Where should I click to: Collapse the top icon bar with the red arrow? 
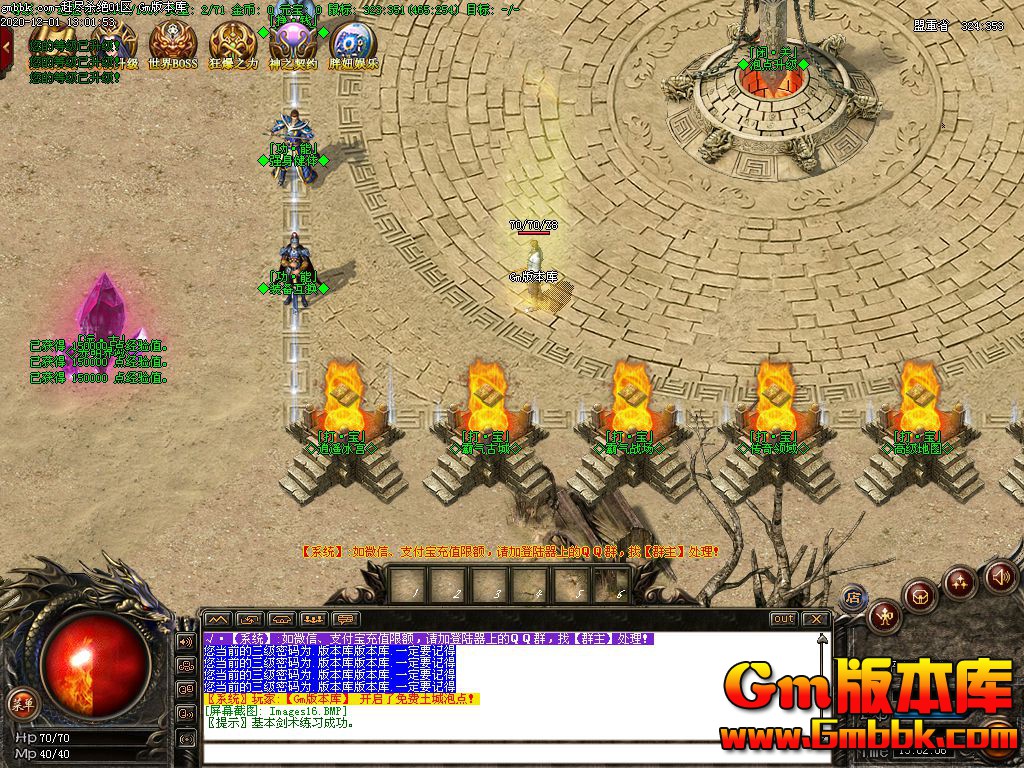[7, 44]
